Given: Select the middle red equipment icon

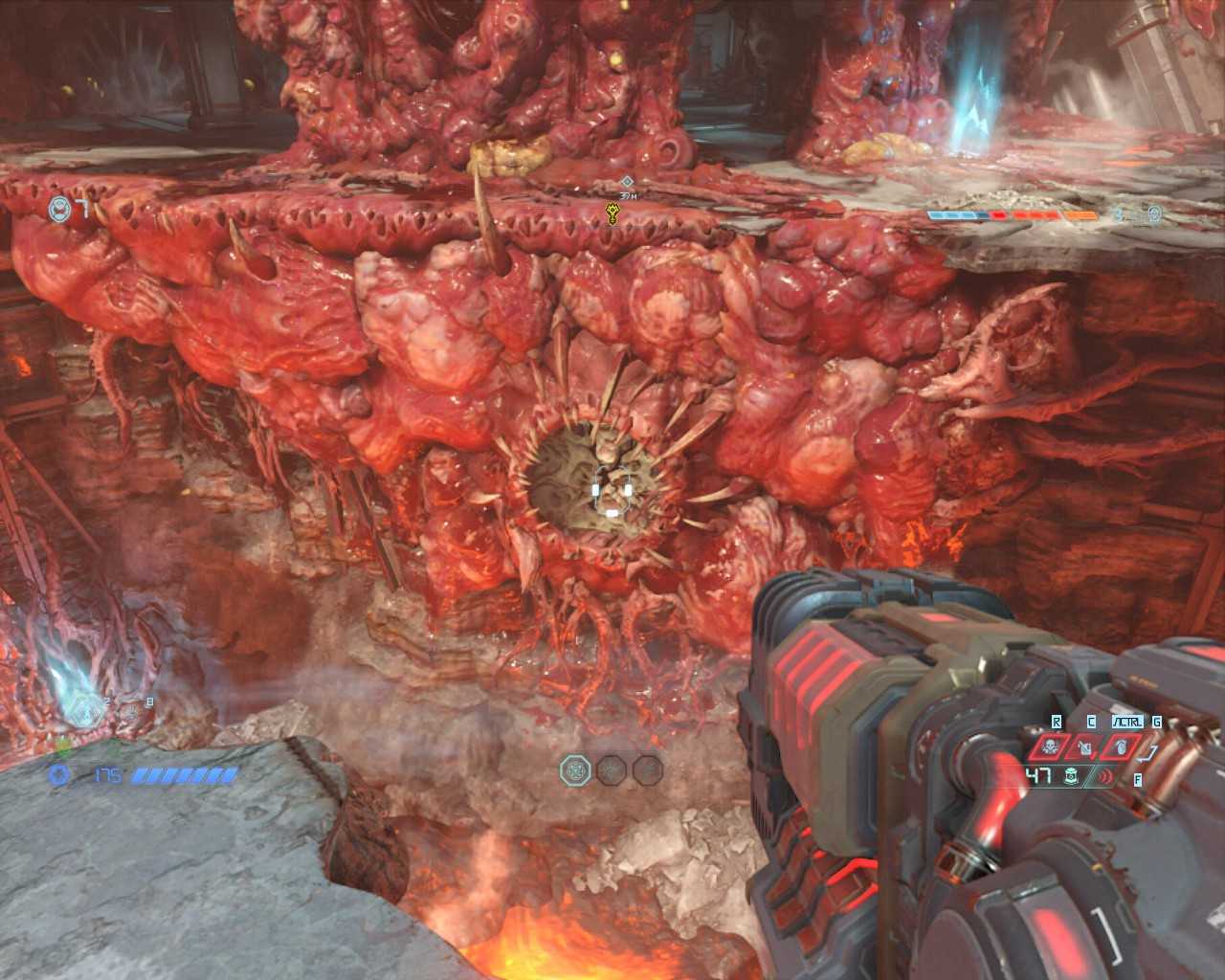Looking at the screenshot, I should 1085,748.
